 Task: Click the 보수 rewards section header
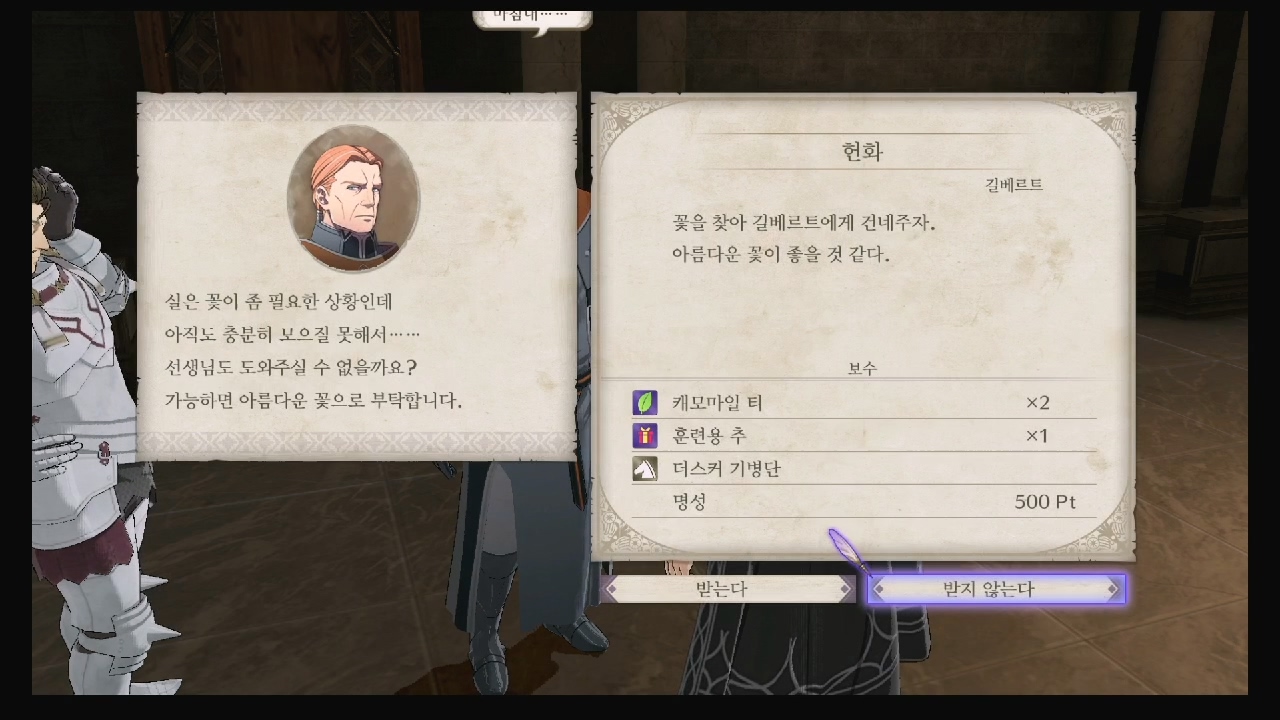[x=863, y=368]
